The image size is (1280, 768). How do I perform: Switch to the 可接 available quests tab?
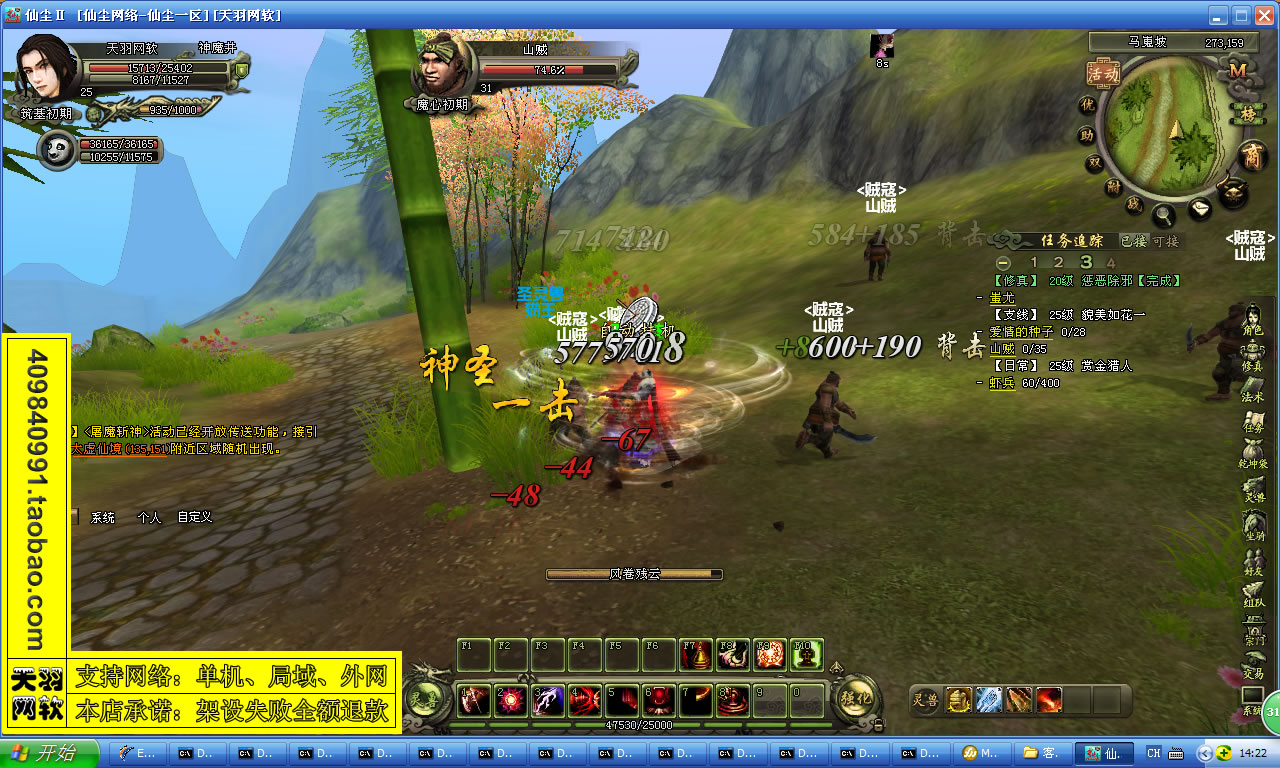click(x=1166, y=241)
